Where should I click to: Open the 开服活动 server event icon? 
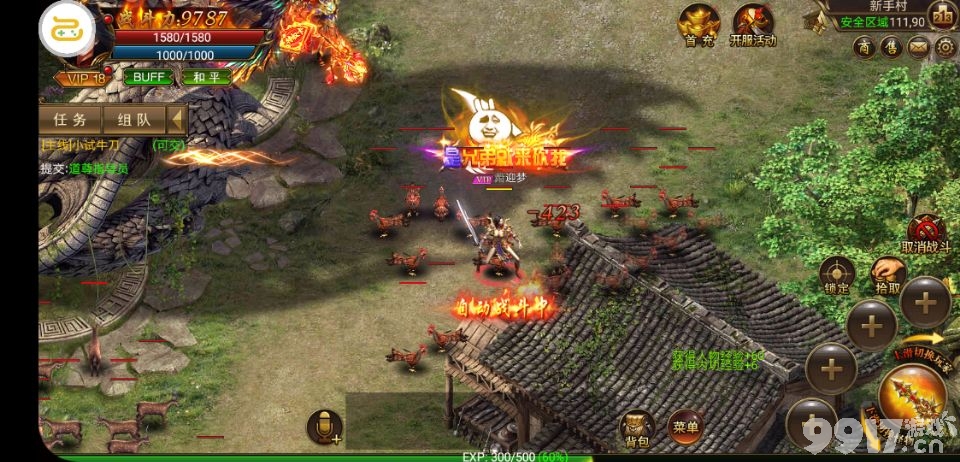[x=753, y=23]
